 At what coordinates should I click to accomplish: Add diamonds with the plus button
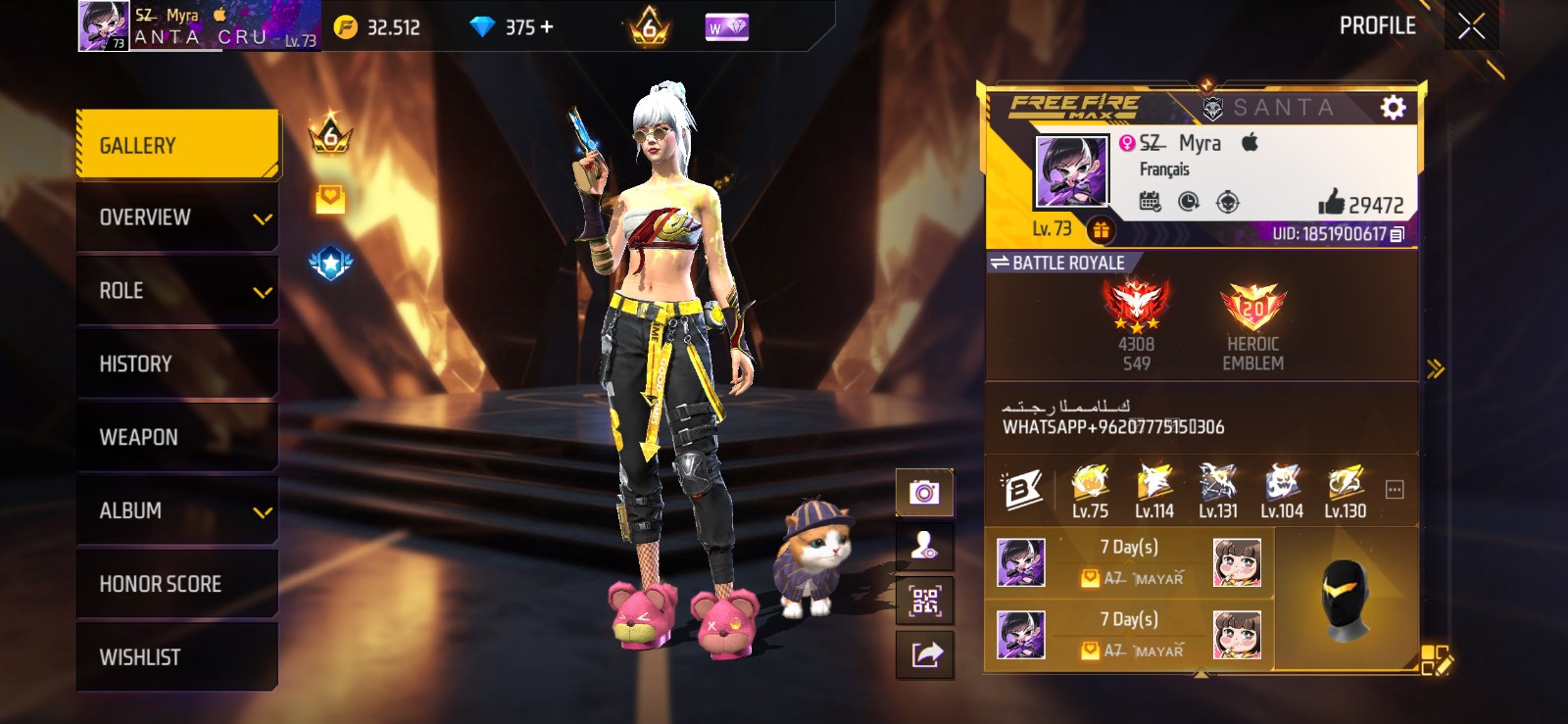point(547,27)
